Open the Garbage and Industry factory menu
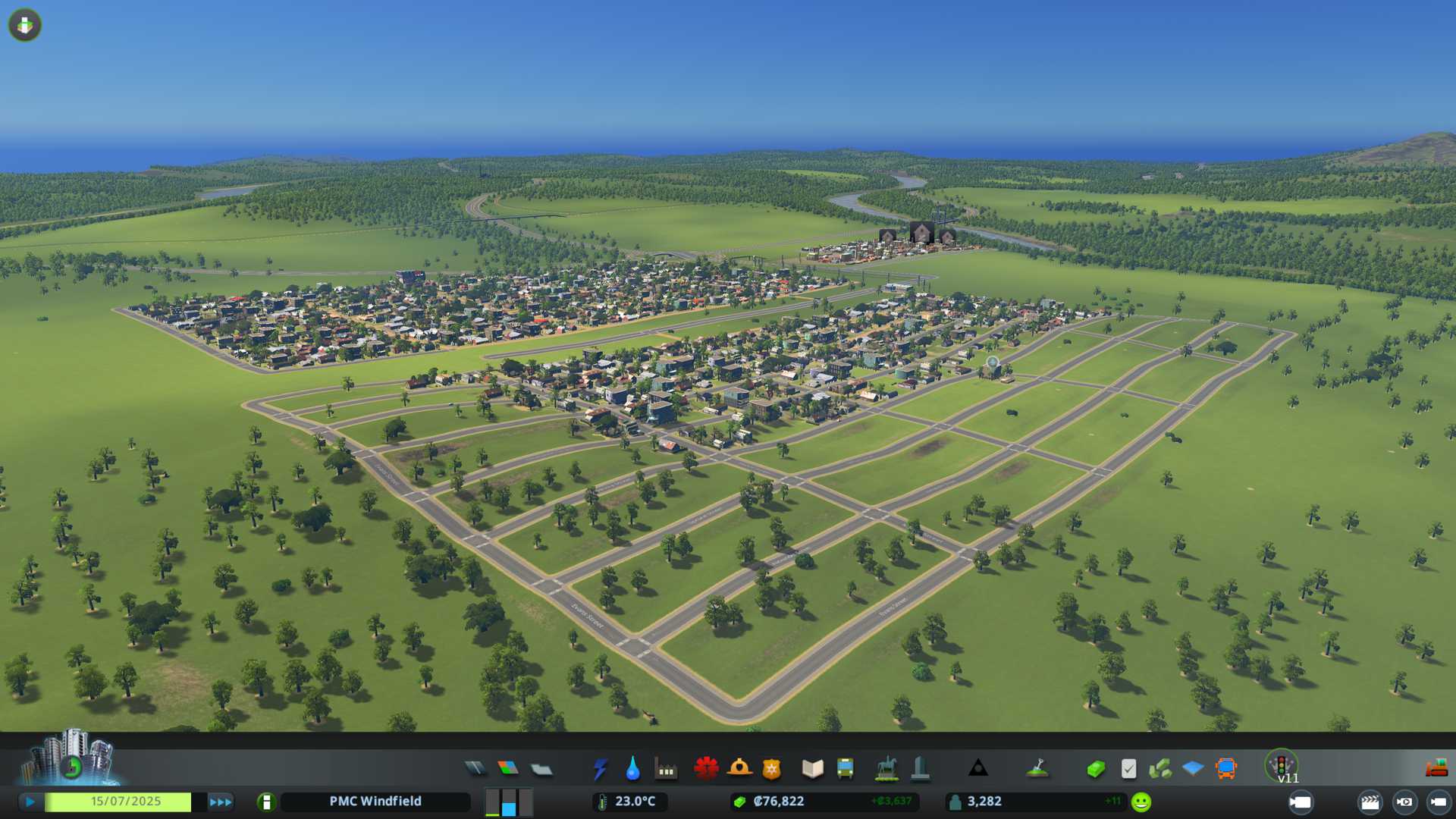 click(x=666, y=769)
